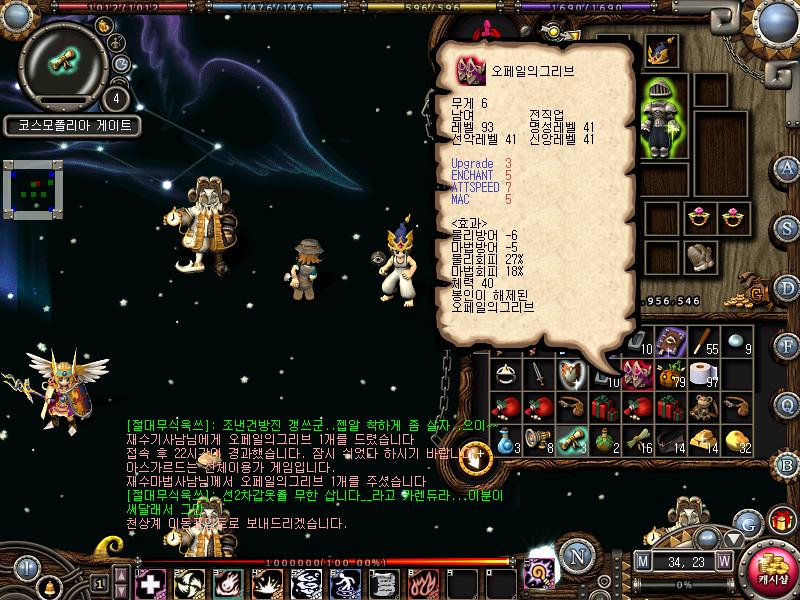Click the round N button
Image resolution: width=800 pixels, height=600 pixels.
pyautogui.click(x=576, y=556)
